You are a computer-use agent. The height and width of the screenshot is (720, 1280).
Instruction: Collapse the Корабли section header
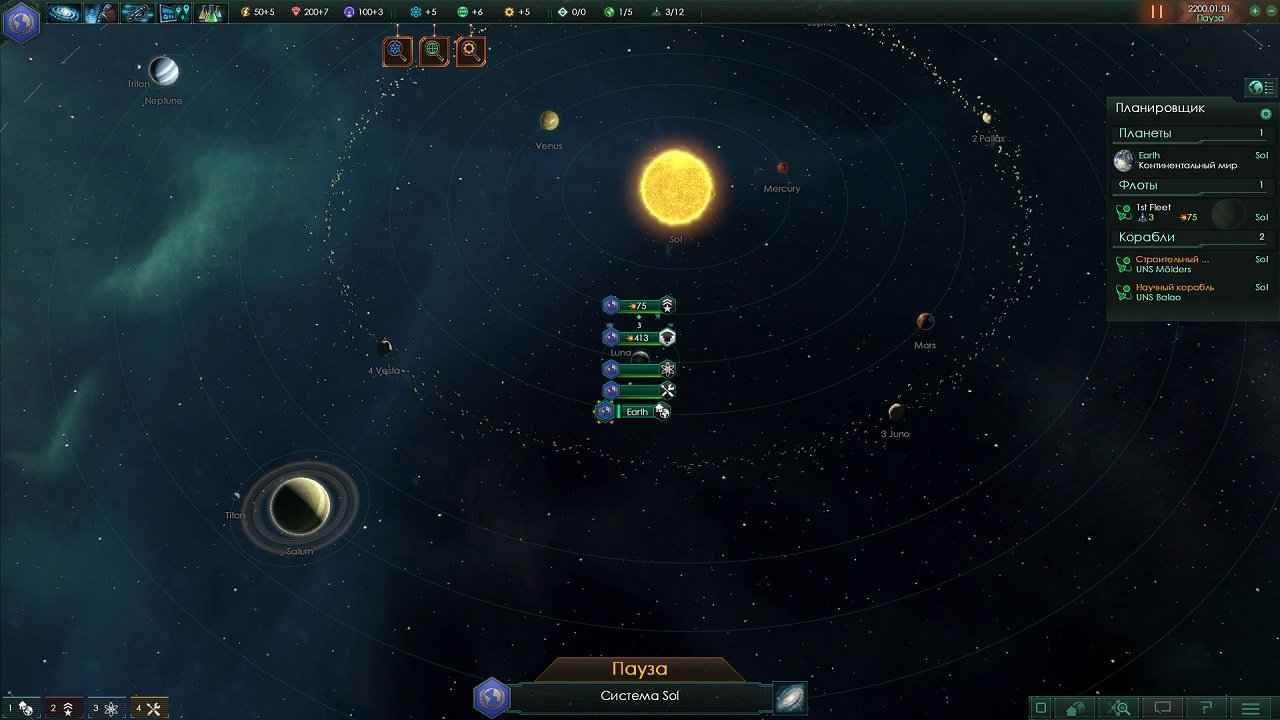tap(1190, 237)
